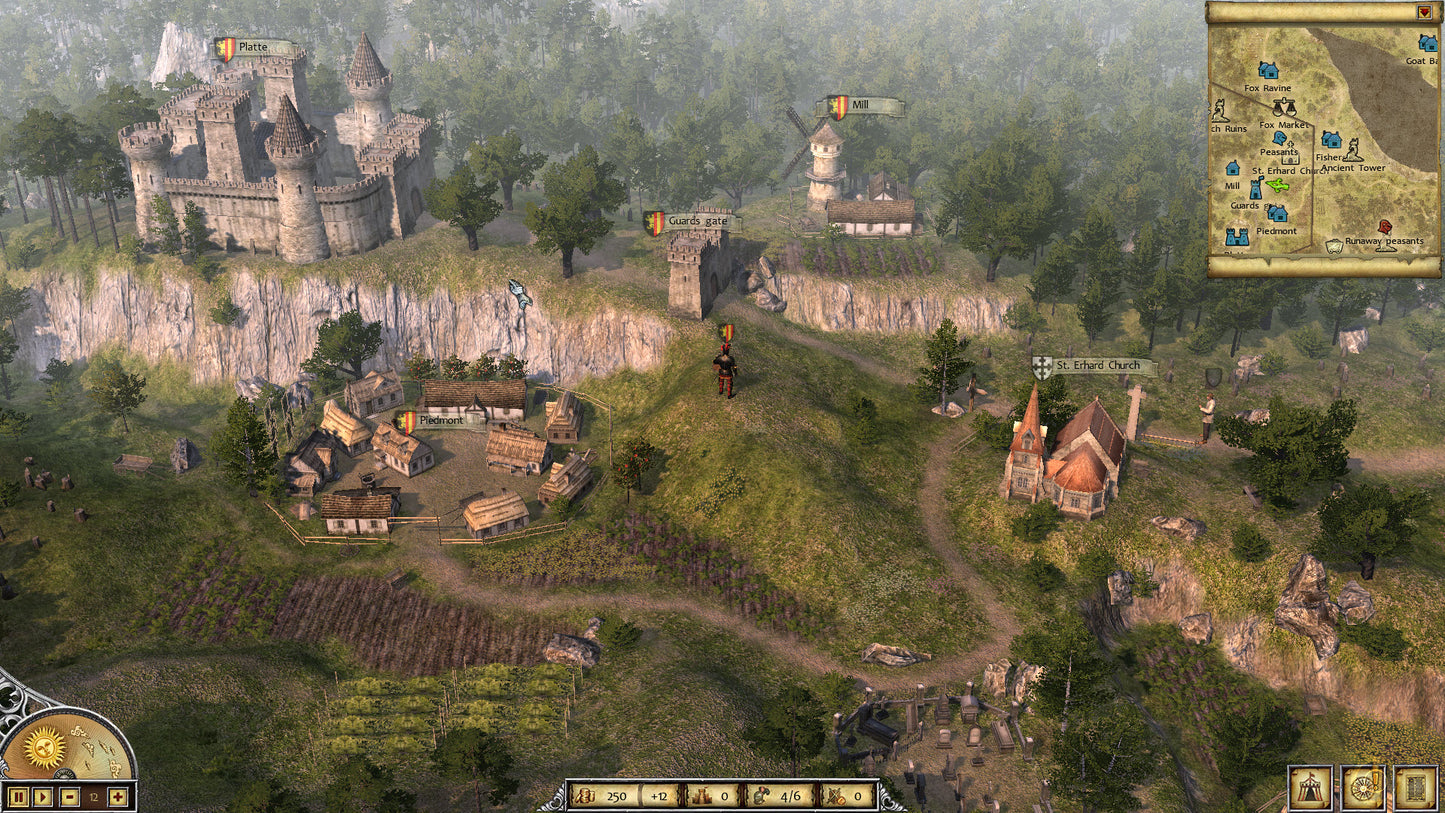Click the Fox Market scales on the minimap
The width and height of the screenshot is (1445, 813).
click(1285, 107)
